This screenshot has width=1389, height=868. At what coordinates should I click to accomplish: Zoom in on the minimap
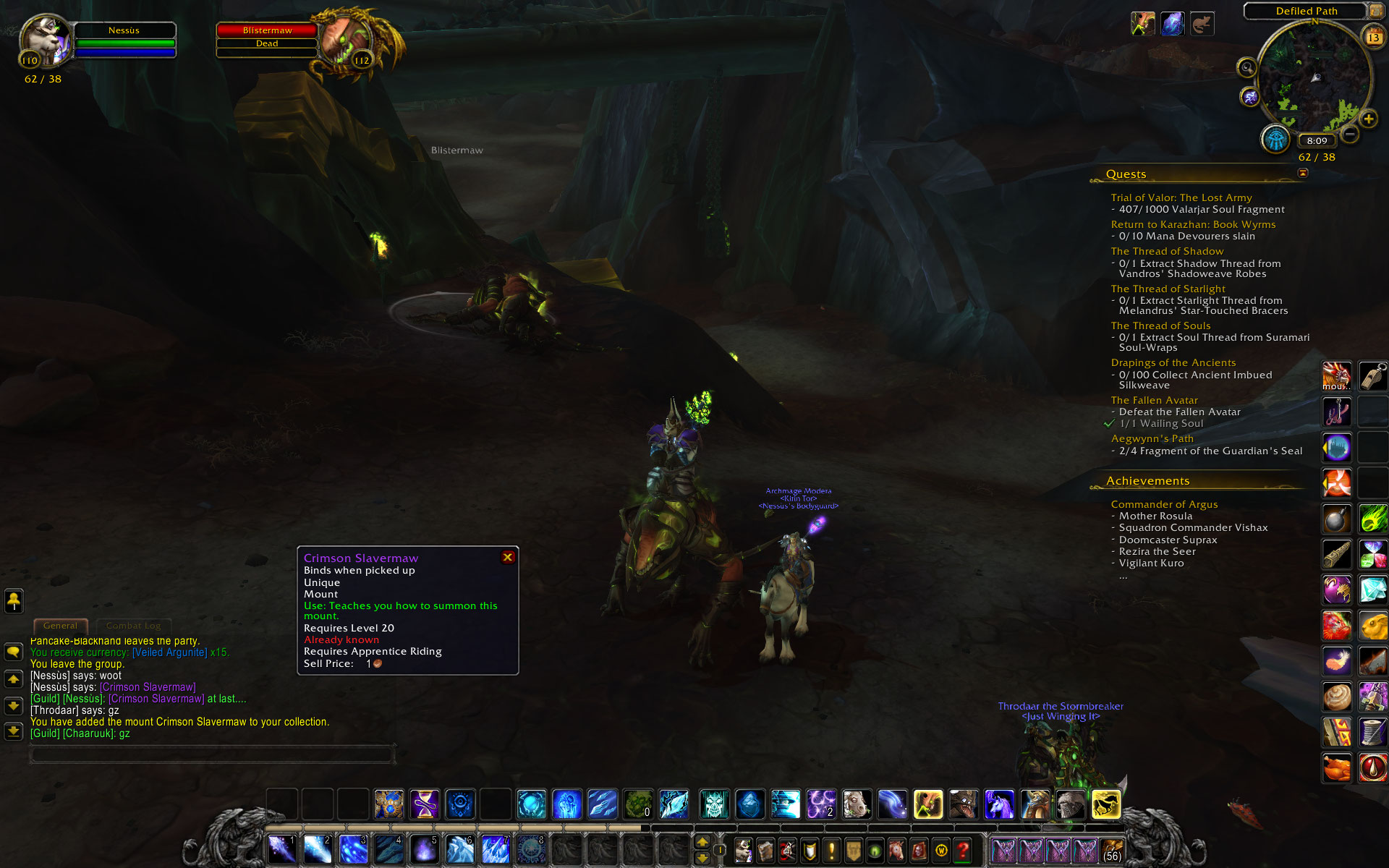1368,119
